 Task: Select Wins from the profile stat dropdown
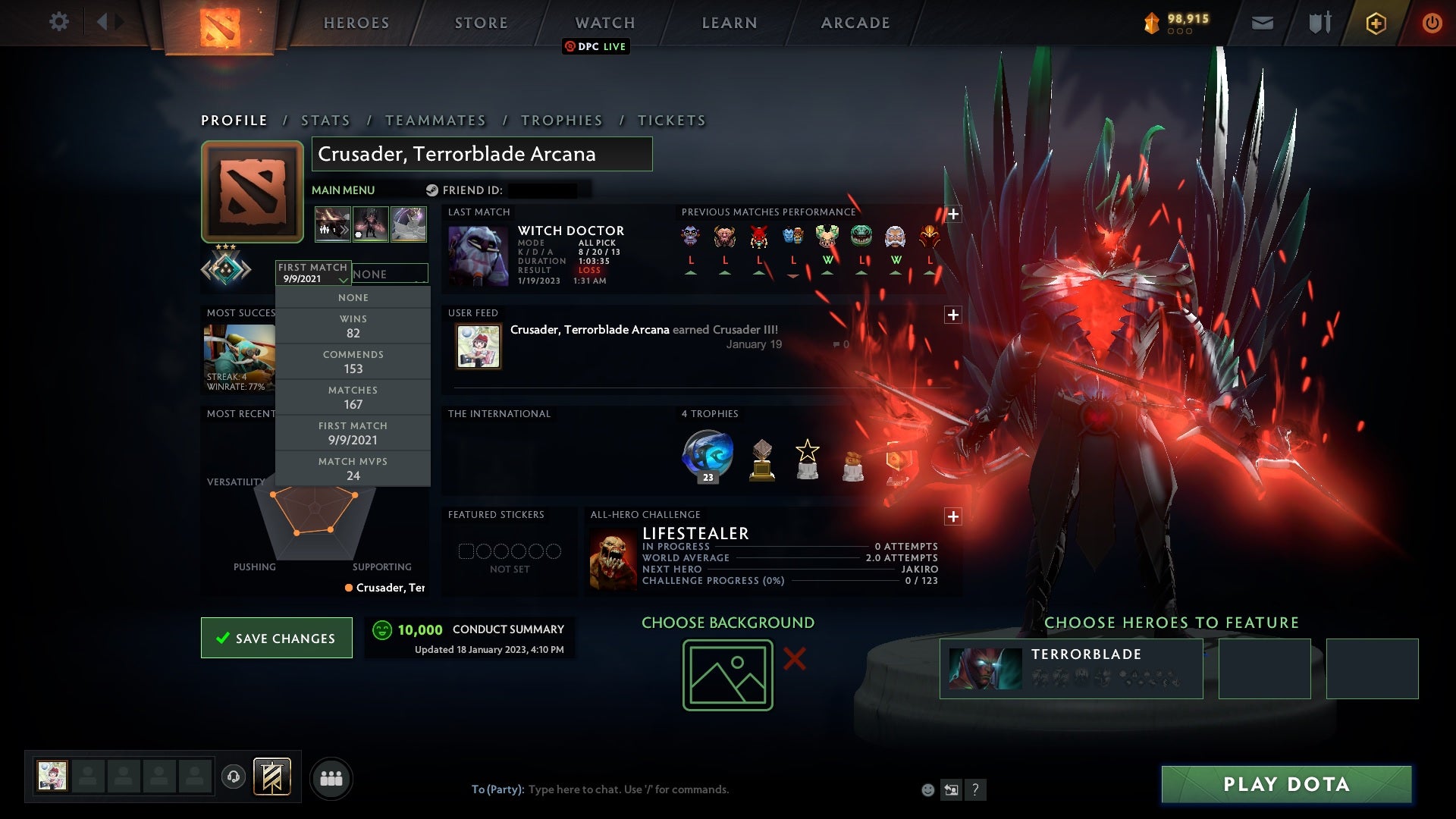[x=353, y=325]
